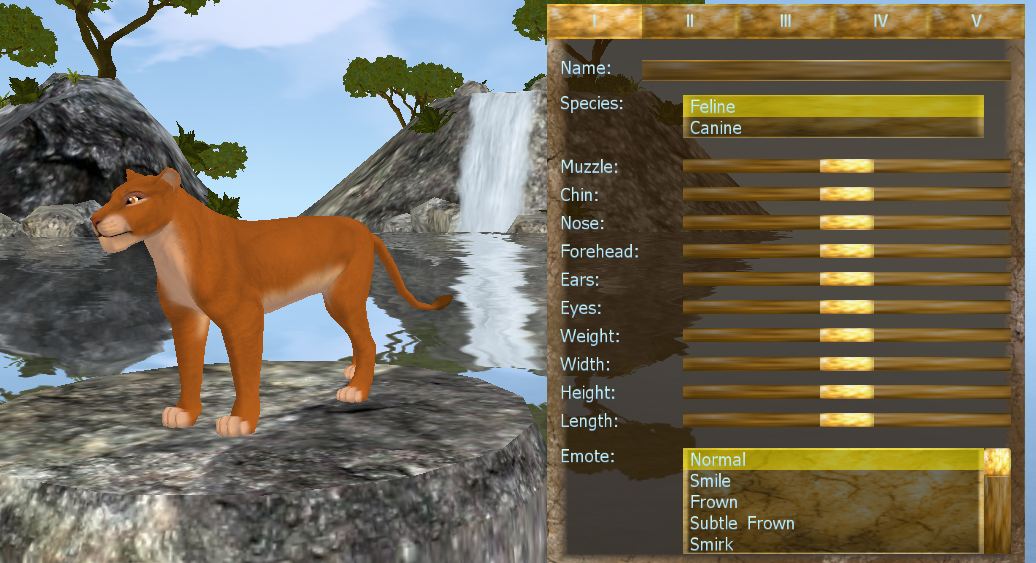Image resolution: width=1036 pixels, height=563 pixels.
Task: Click the Name text field
Action: pyautogui.click(x=826, y=69)
